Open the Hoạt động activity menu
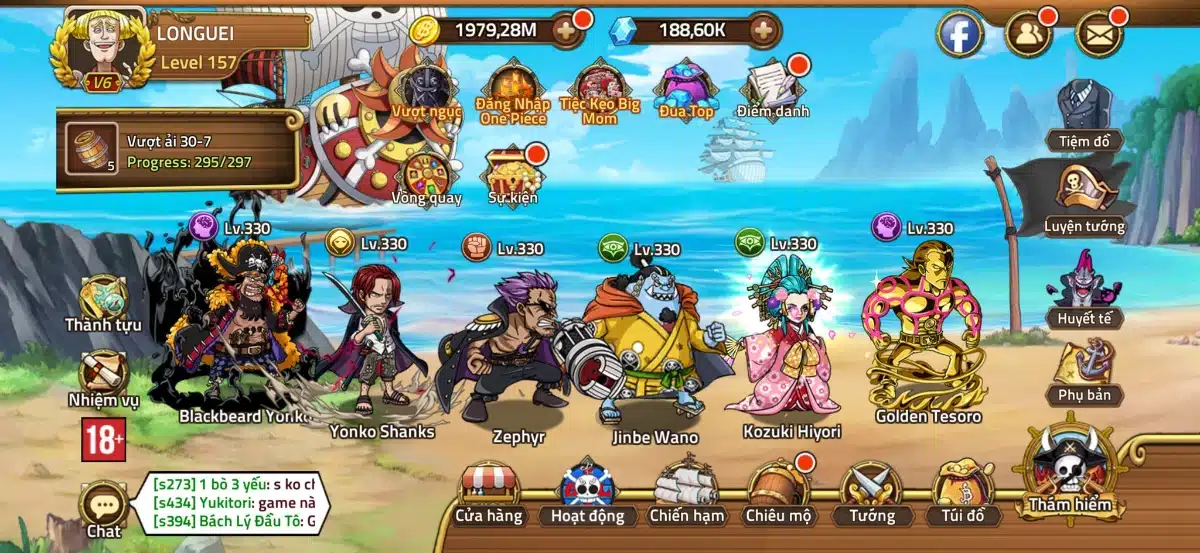The height and width of the screenshot is (553, 1200). coord(587,492)
